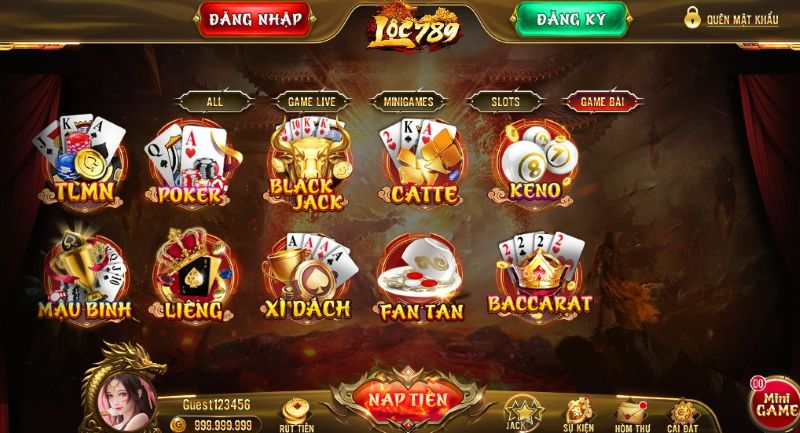Screen dimensions: 800x433
Task: Switch to the ALL games tab
Action: tap(215, 101)
